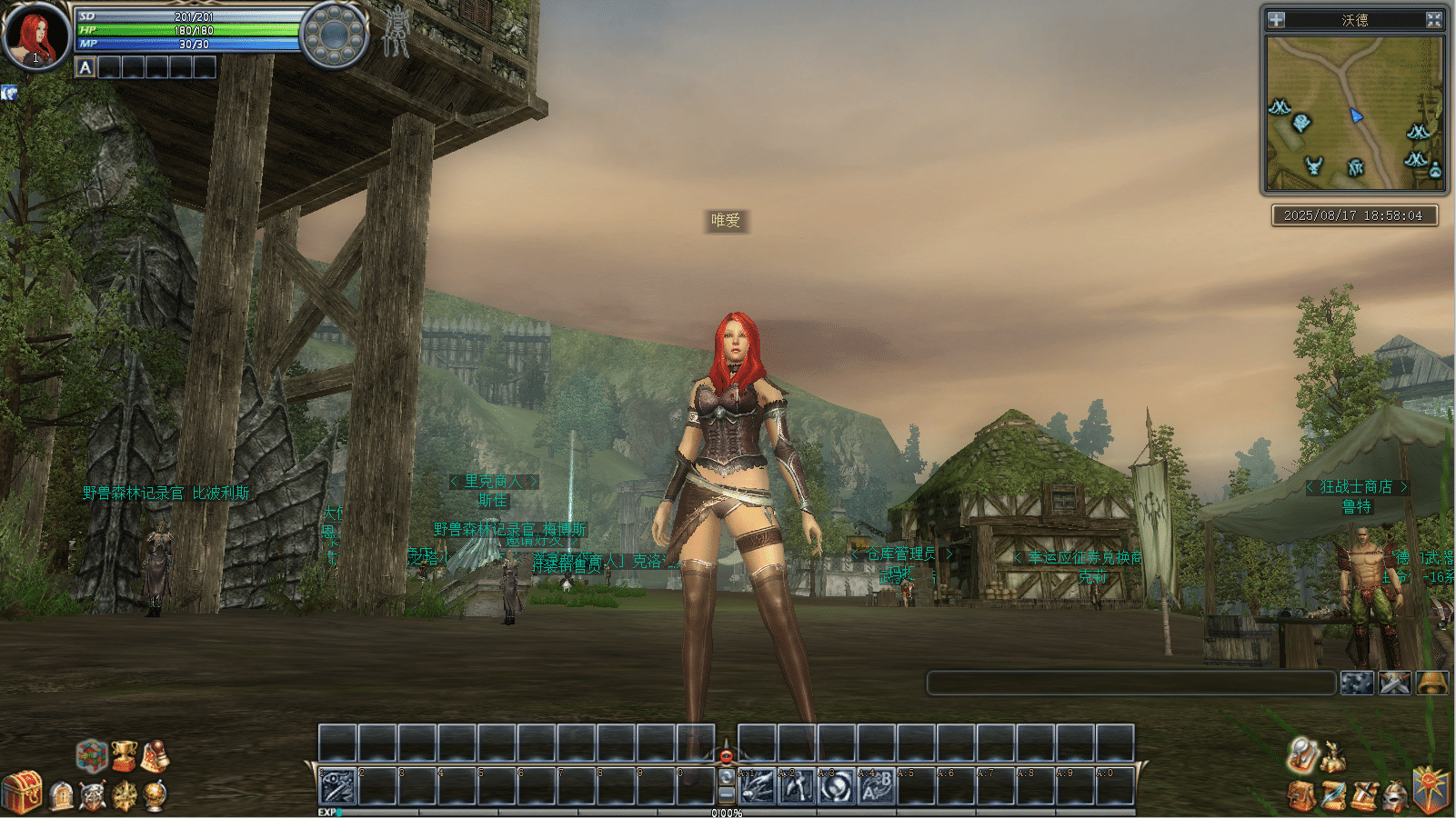This screenshot has height=818, width=1456.
Task: Activate the skill in hotbar slot 1
Action: (x=336, y=786)
